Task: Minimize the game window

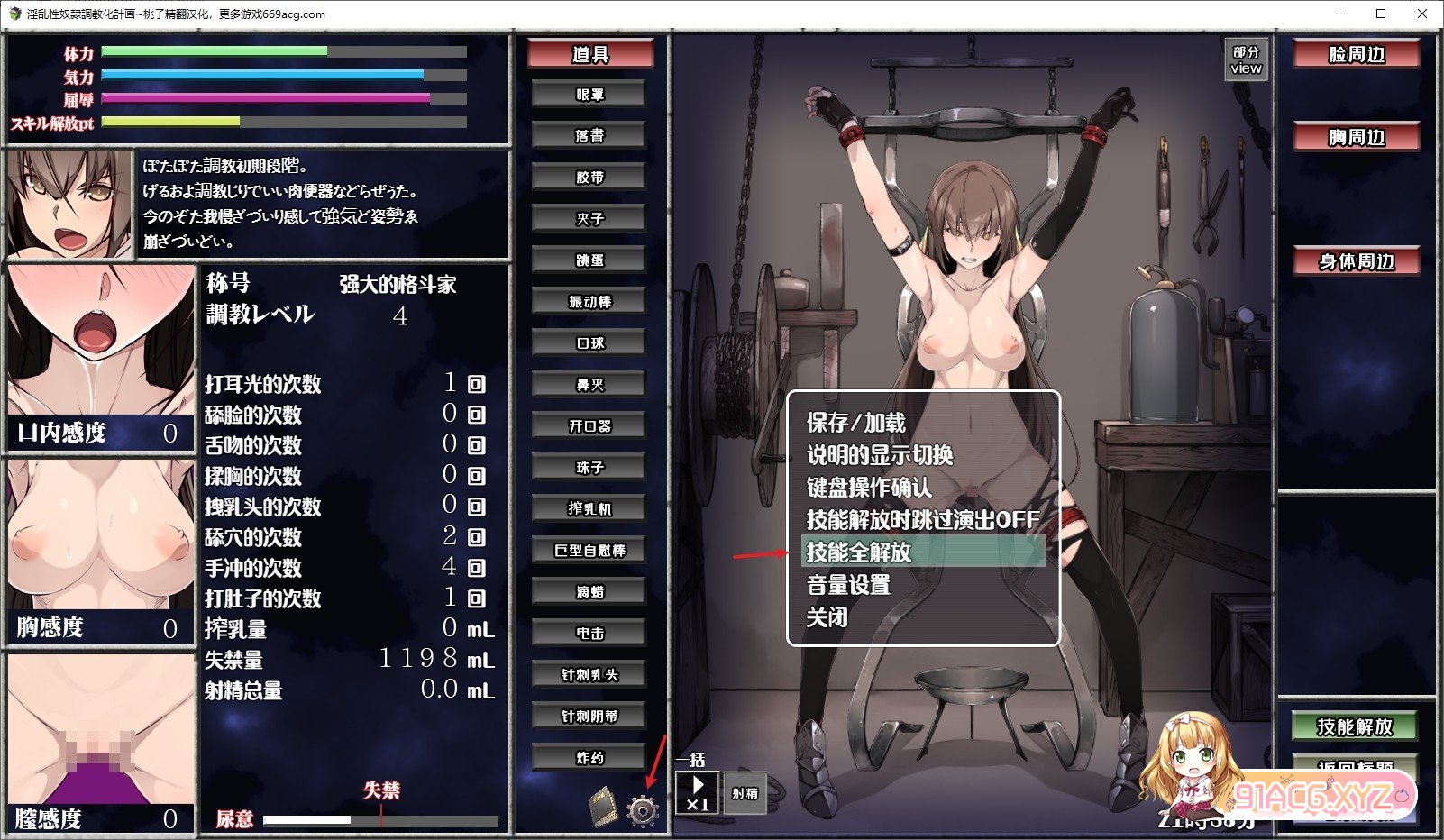Action: pos(1339,14)
